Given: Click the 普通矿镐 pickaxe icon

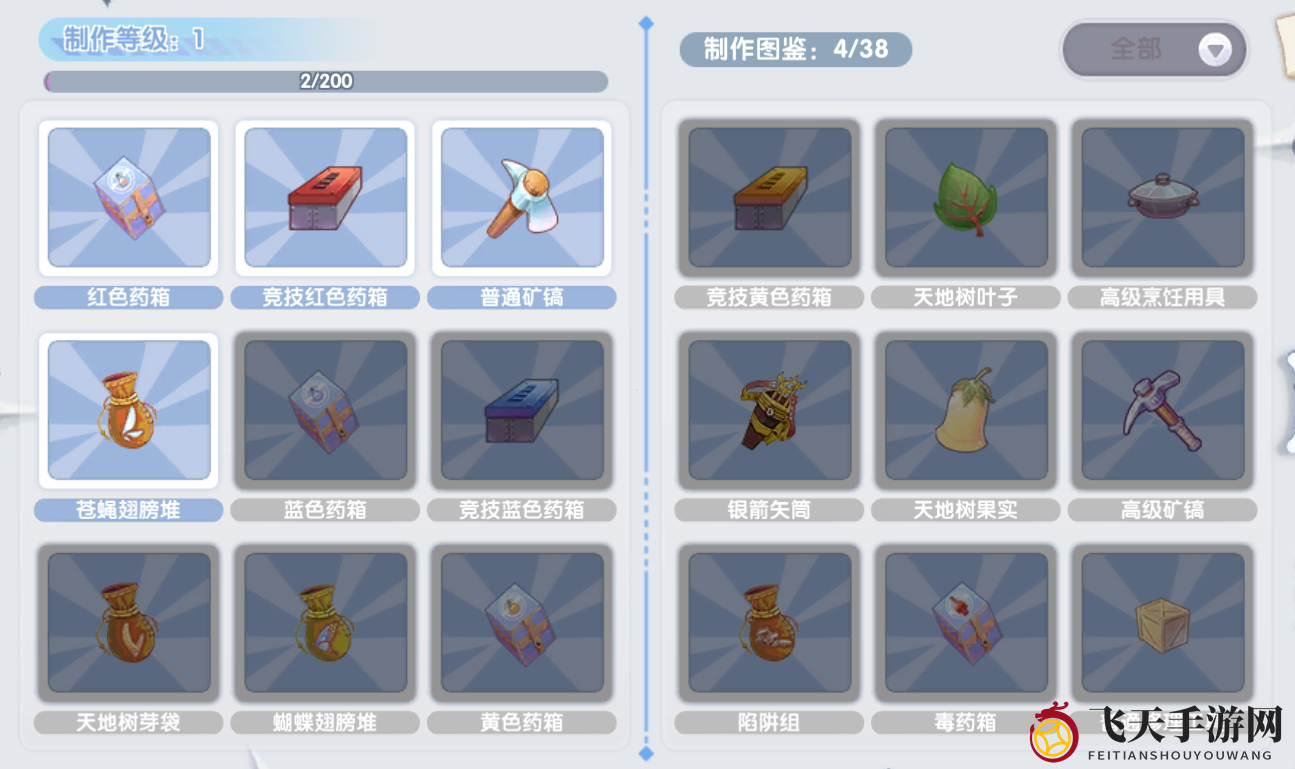Looking at the screenshot, I should tap(521, 198).
